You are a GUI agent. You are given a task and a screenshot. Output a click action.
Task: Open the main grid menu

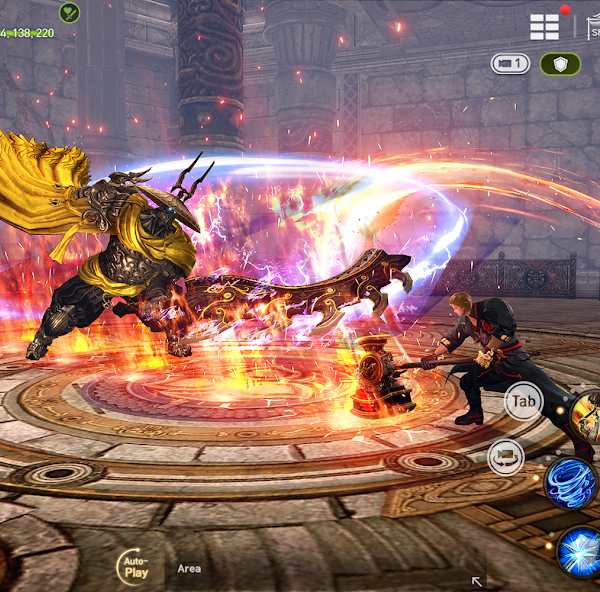[545, 27]
